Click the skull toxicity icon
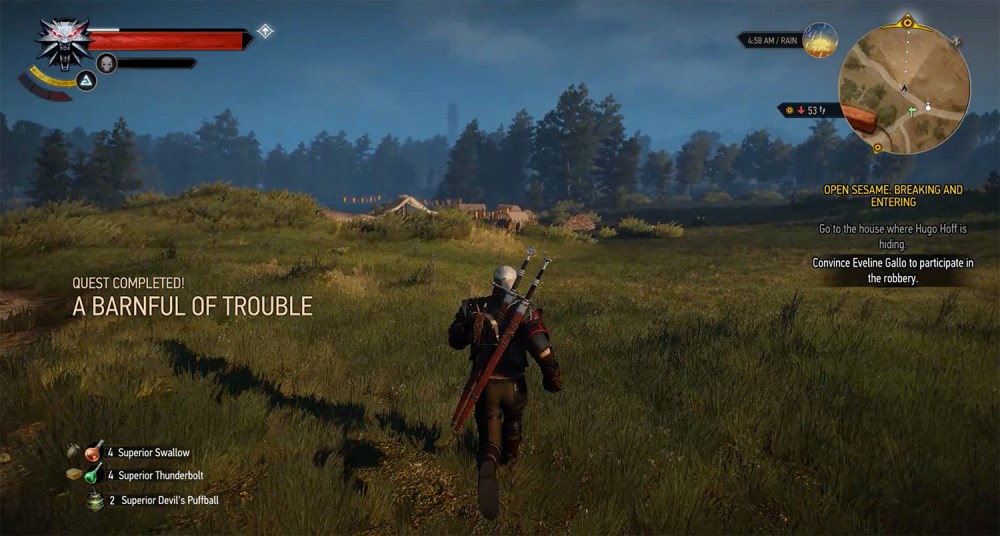The width and height of the screenshot is (1000, 536). 107,63
